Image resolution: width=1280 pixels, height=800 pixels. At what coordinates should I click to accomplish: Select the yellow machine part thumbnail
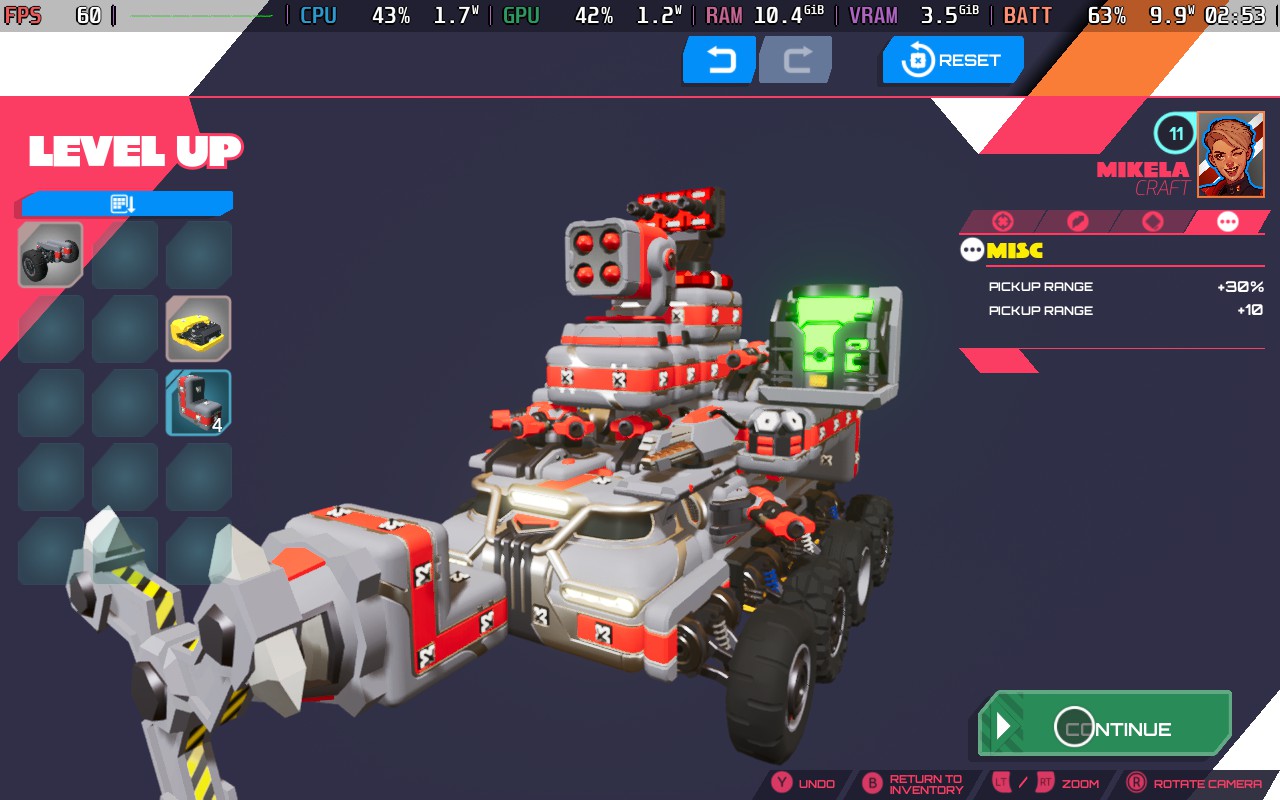(x=197, y=327)
